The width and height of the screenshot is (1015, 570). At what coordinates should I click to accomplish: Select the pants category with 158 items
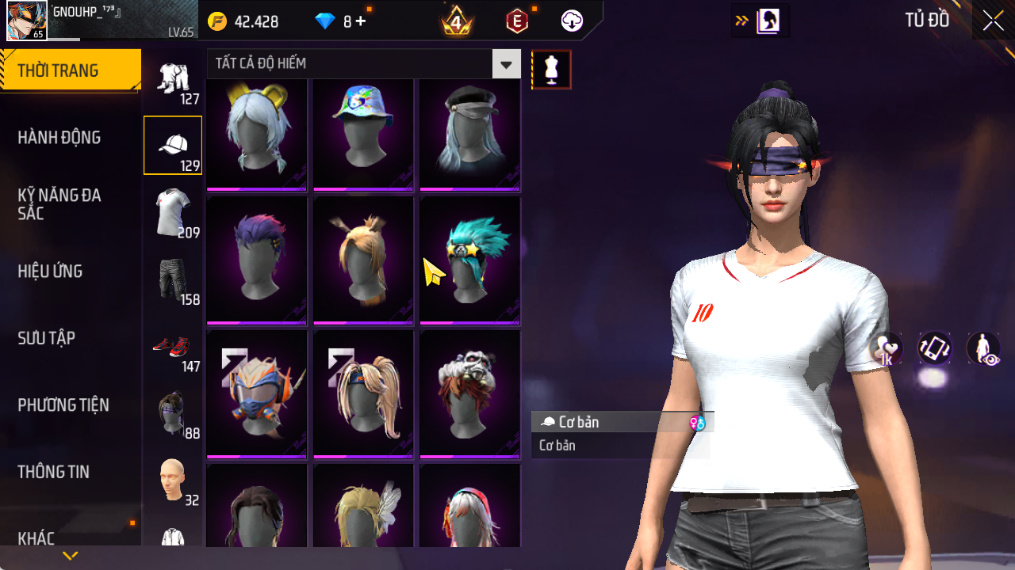(x=173, y=279)
